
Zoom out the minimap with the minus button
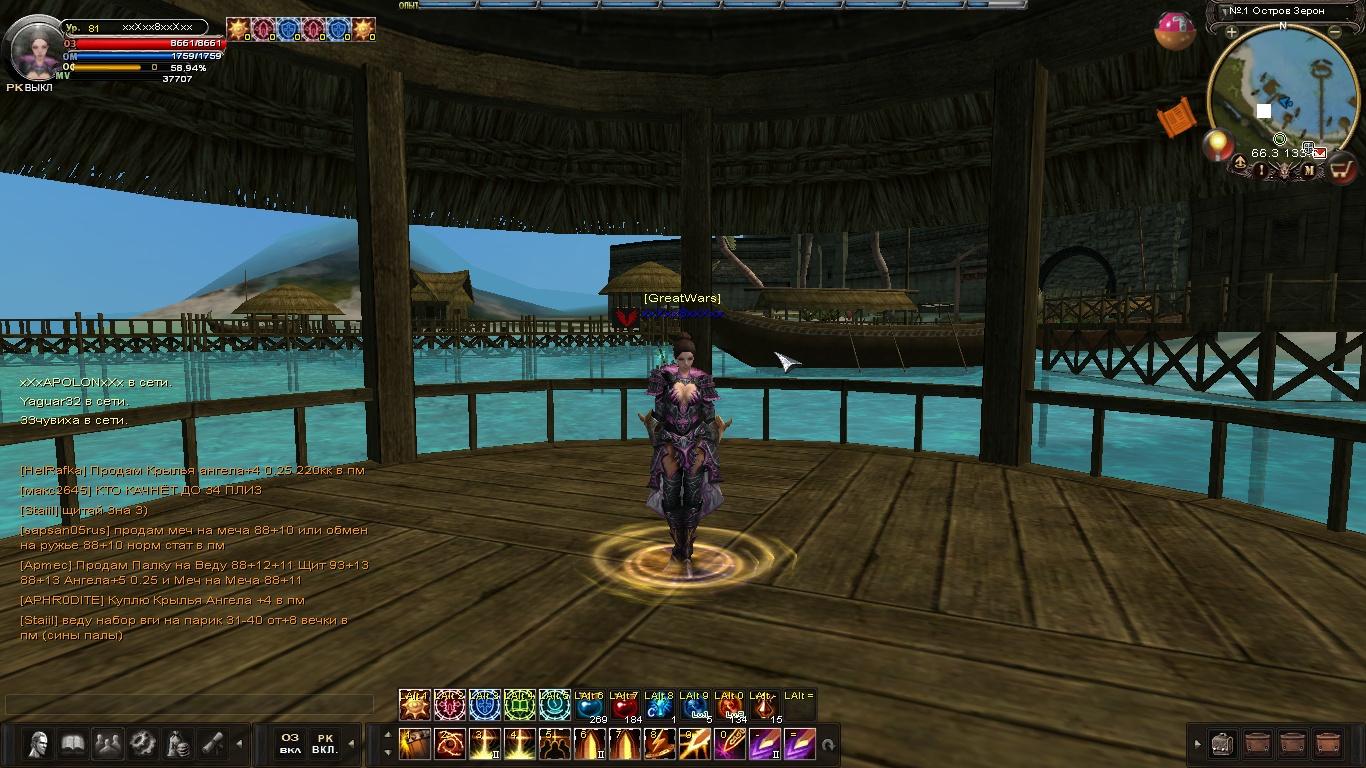click(1335, 32)
